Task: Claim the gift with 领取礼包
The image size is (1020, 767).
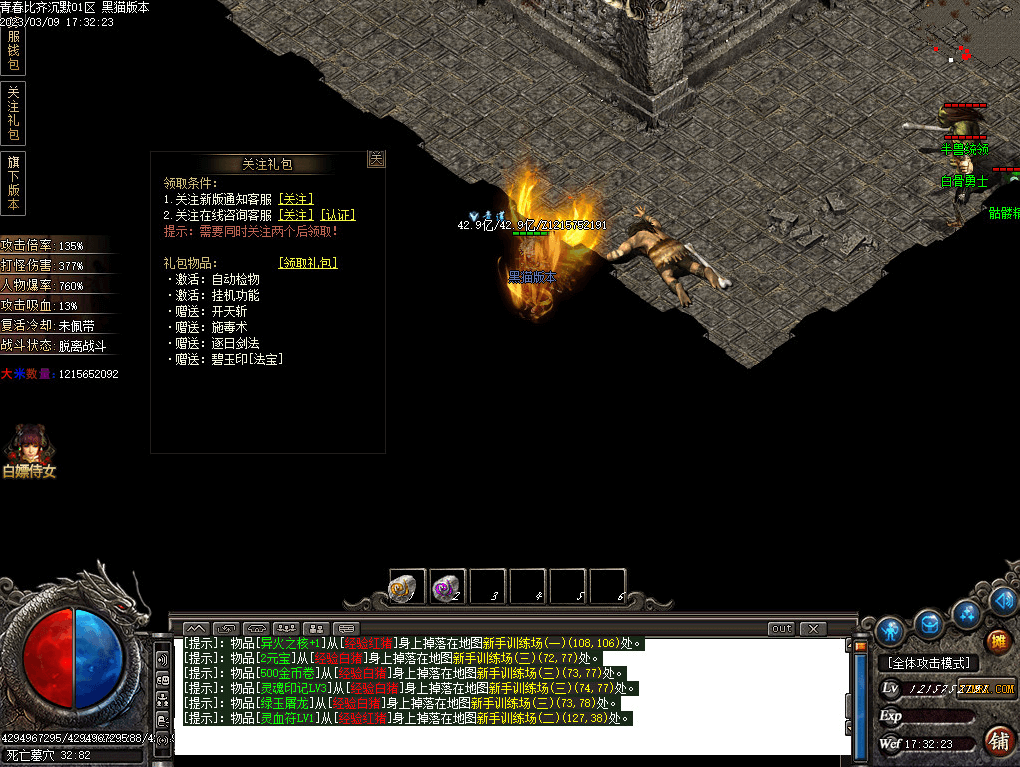Action: (x=307, y=263)
